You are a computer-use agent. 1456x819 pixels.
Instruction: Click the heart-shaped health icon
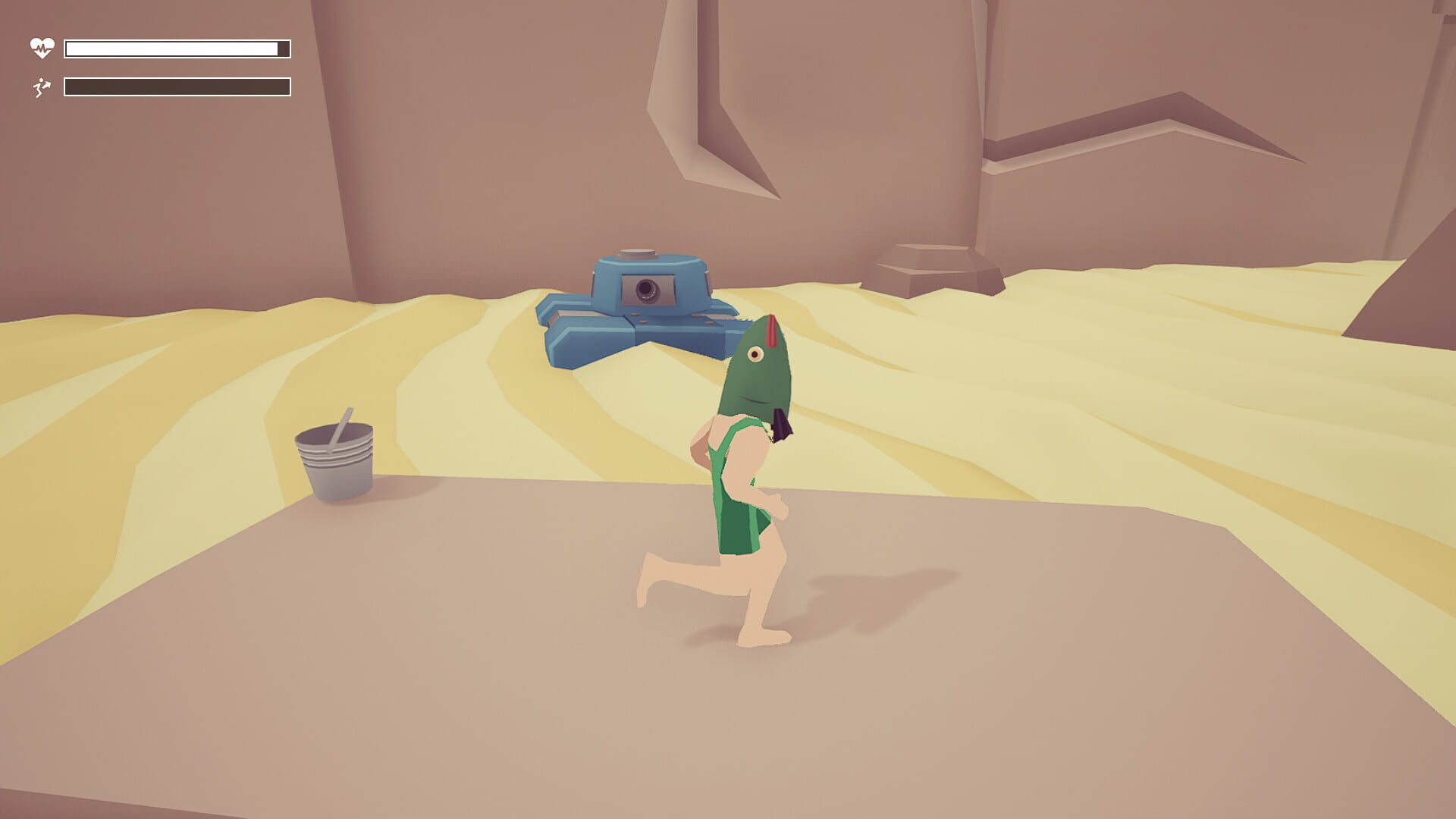click(41, 47)
